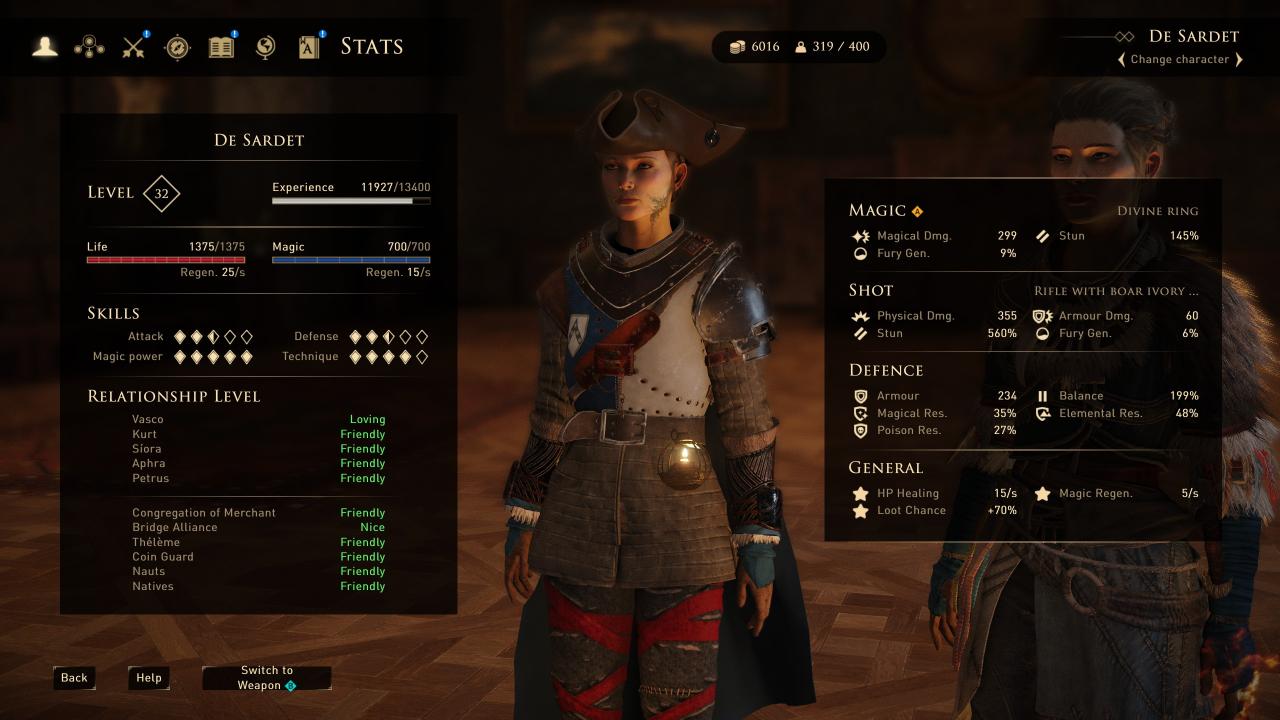Open the Help screen
The height and width of the screenshot is (720, 1280).
[x=149, y=678]
